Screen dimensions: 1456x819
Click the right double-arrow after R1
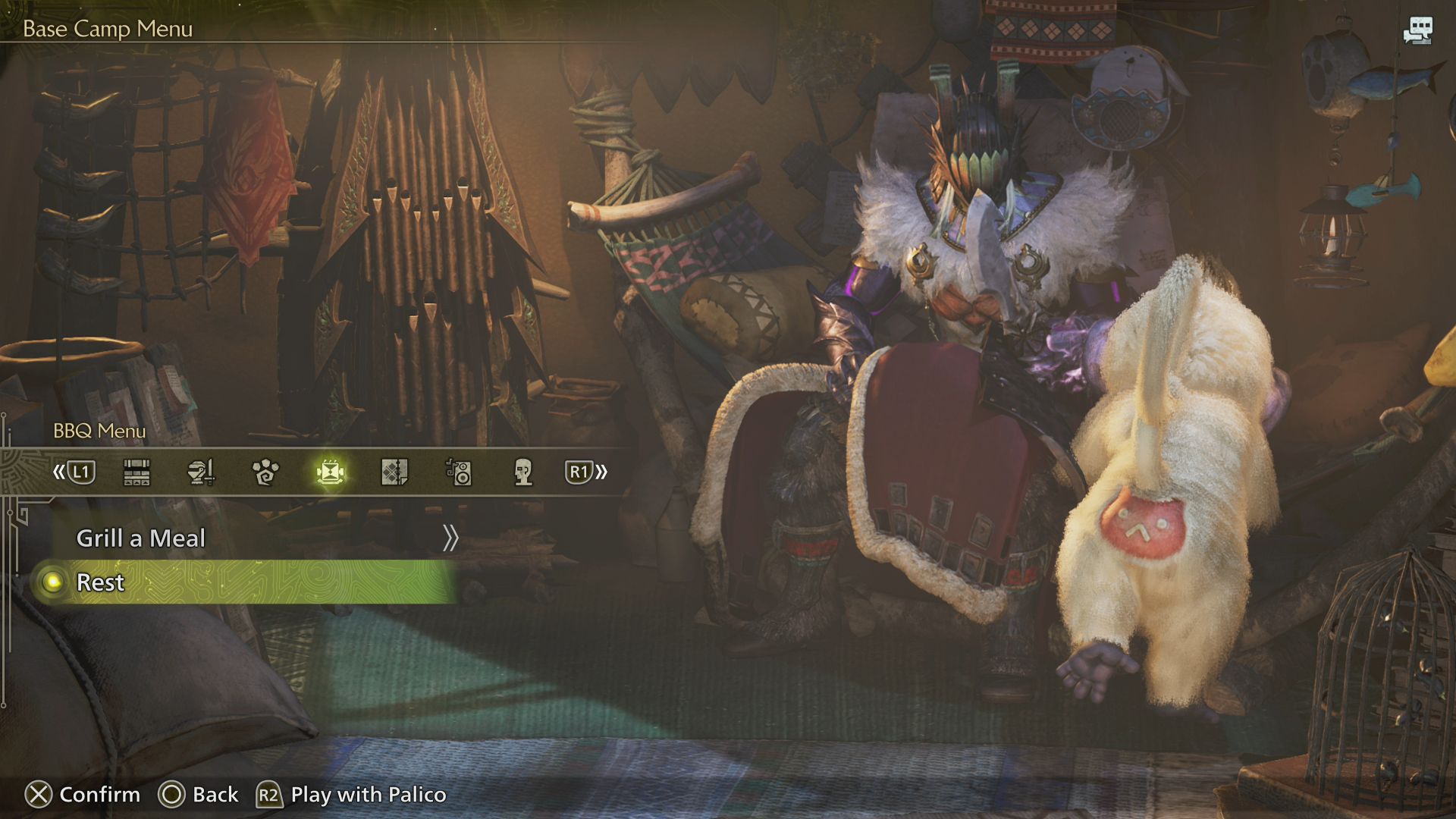pos(601,472)
